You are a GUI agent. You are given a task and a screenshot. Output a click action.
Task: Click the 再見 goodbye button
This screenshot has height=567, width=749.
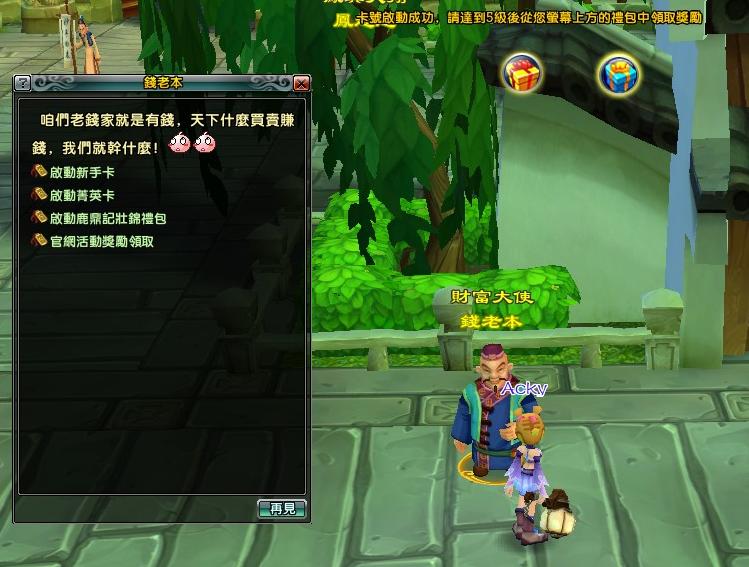(282, 509)
